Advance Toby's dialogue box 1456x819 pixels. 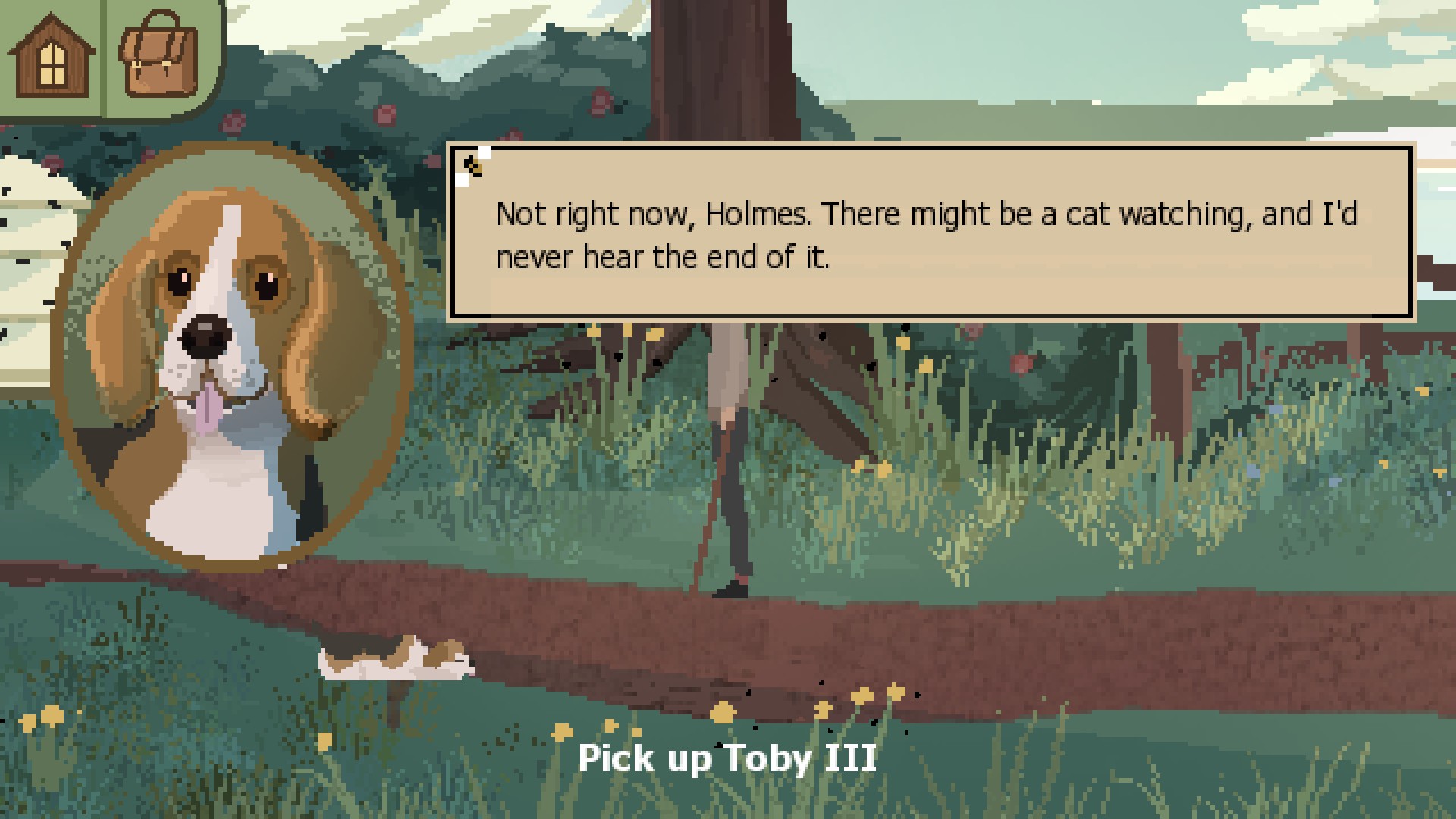930,231
